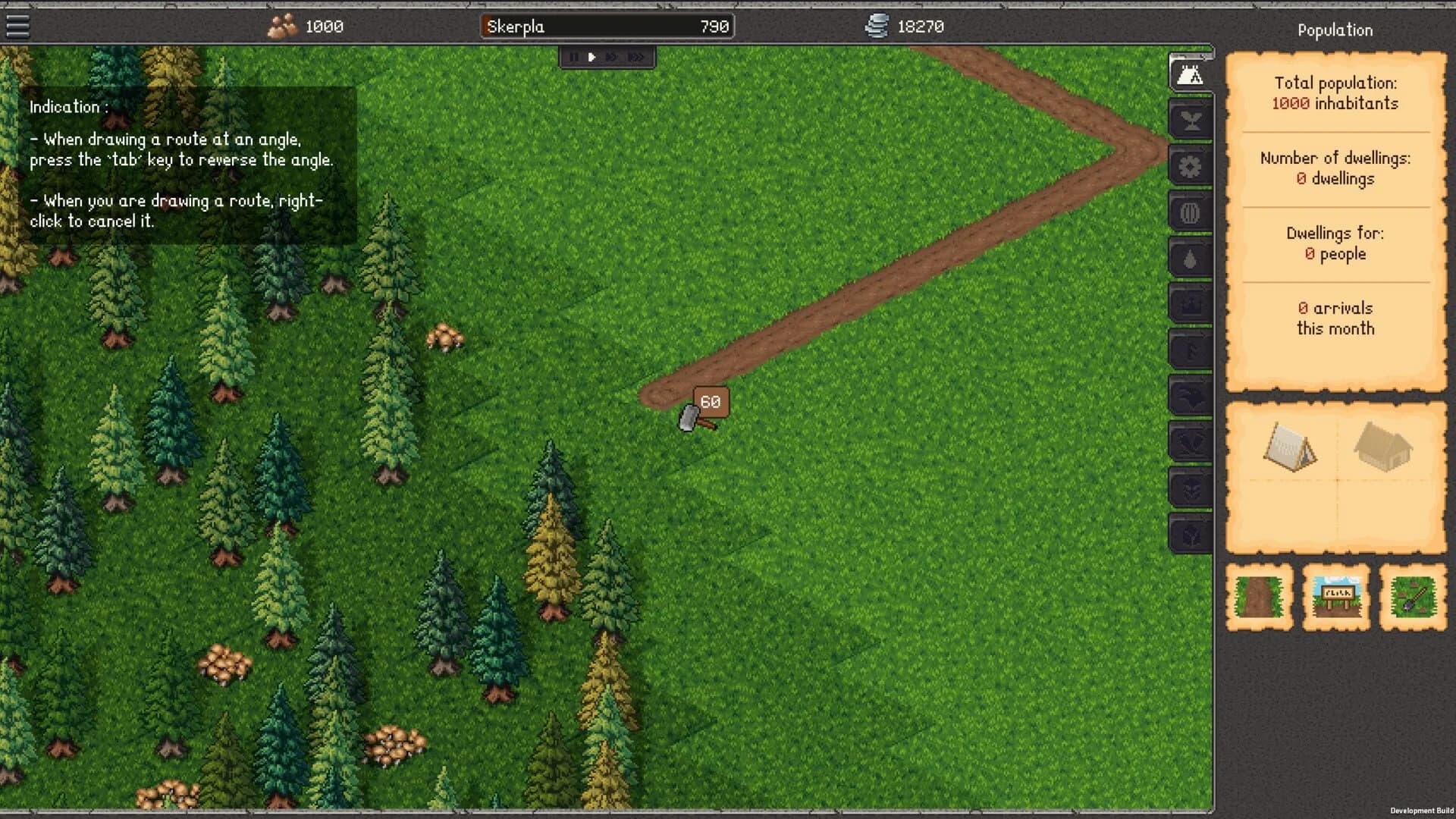
Task: Select the dirt road construction tool
Action: pyautogui.click(x=1259, y=597)
